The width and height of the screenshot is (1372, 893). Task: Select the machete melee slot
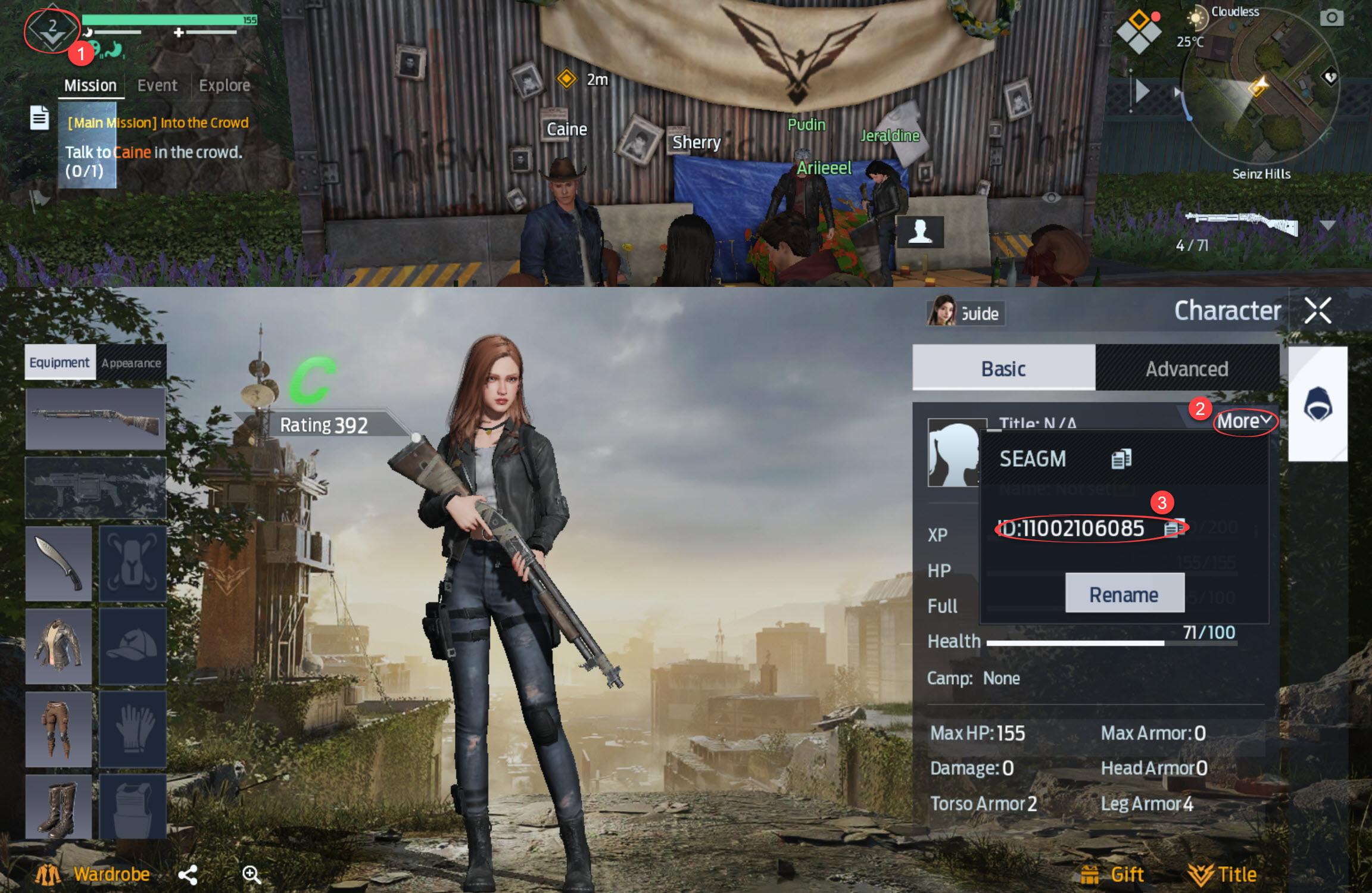tap(58, 563)
